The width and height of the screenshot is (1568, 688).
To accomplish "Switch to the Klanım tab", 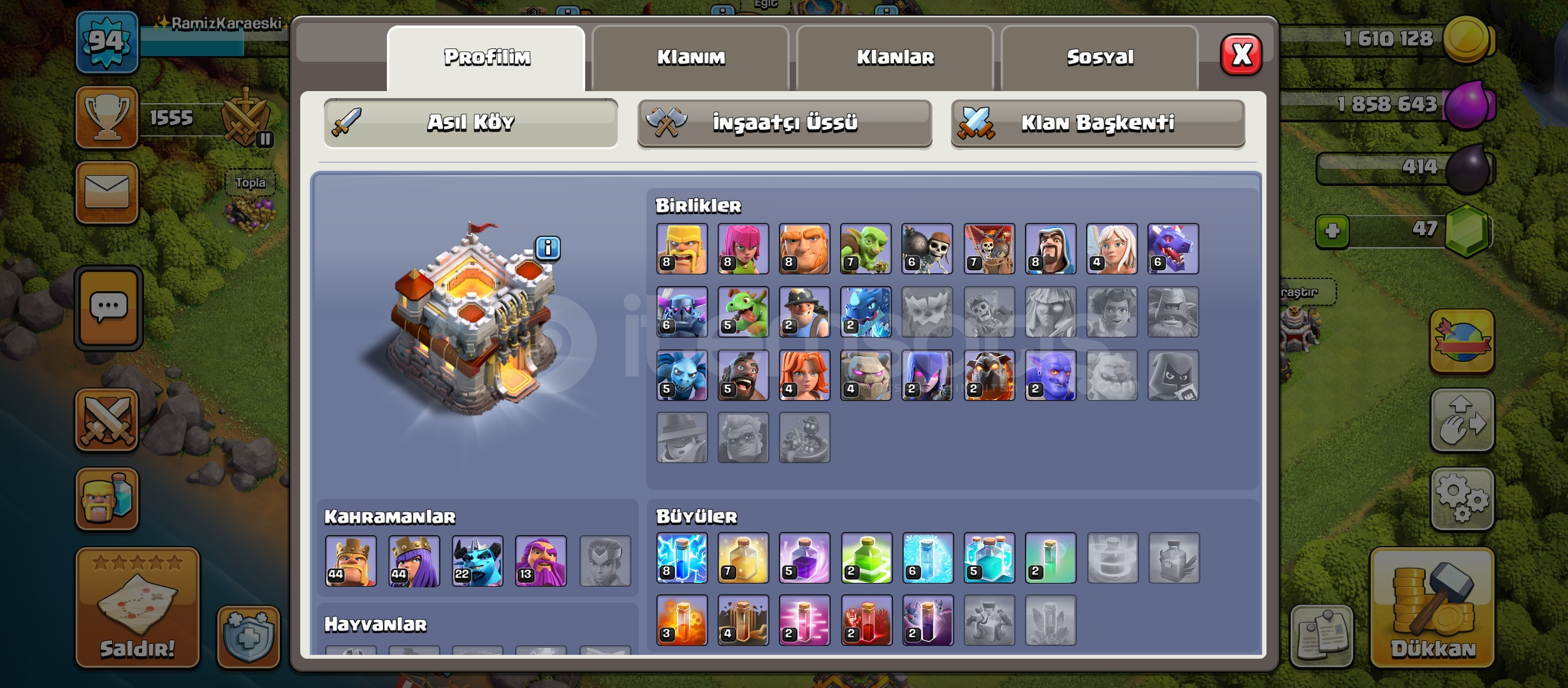I will (x=693, y=57).
